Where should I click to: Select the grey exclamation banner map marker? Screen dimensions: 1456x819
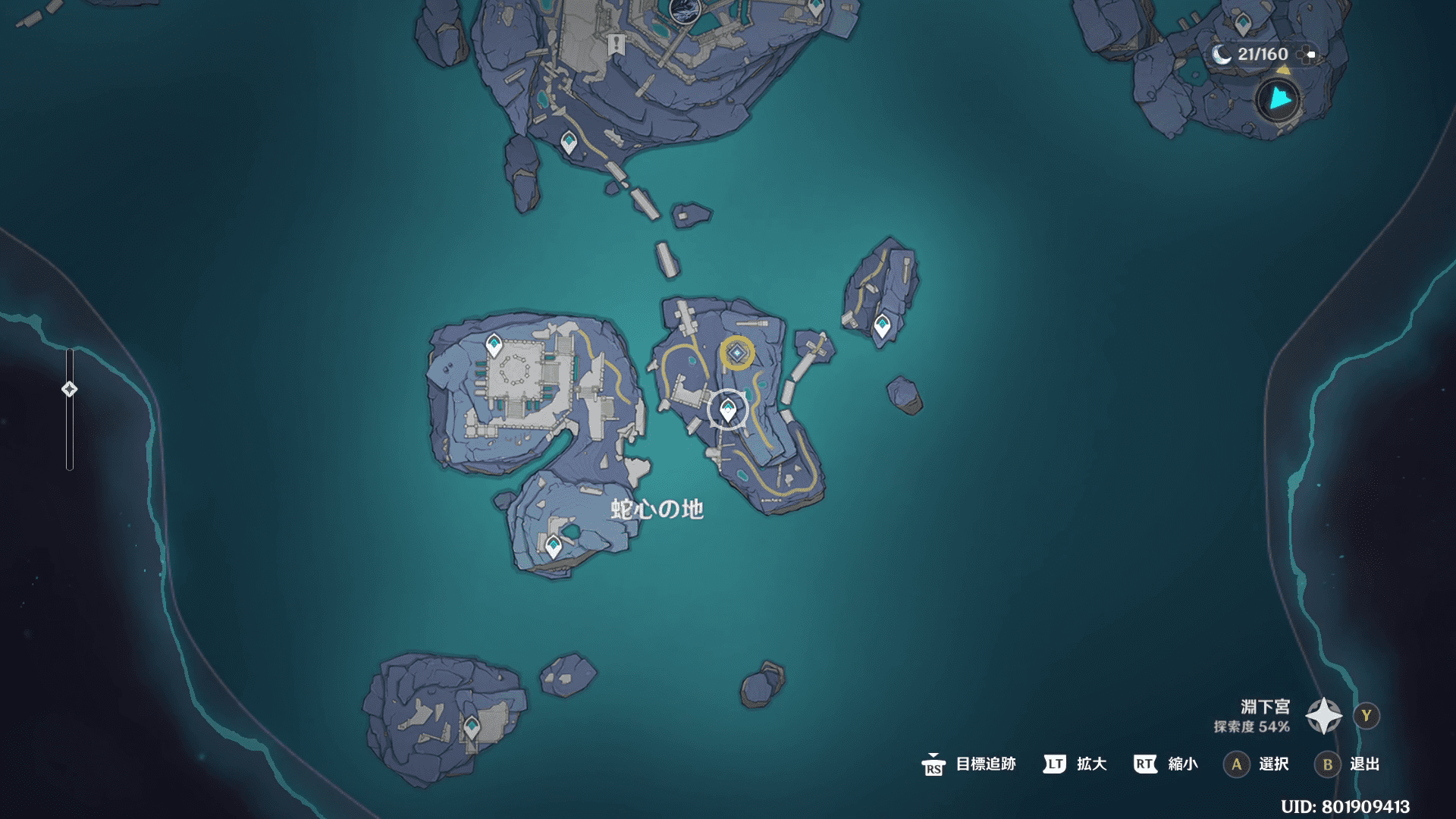tap(616, 44)
